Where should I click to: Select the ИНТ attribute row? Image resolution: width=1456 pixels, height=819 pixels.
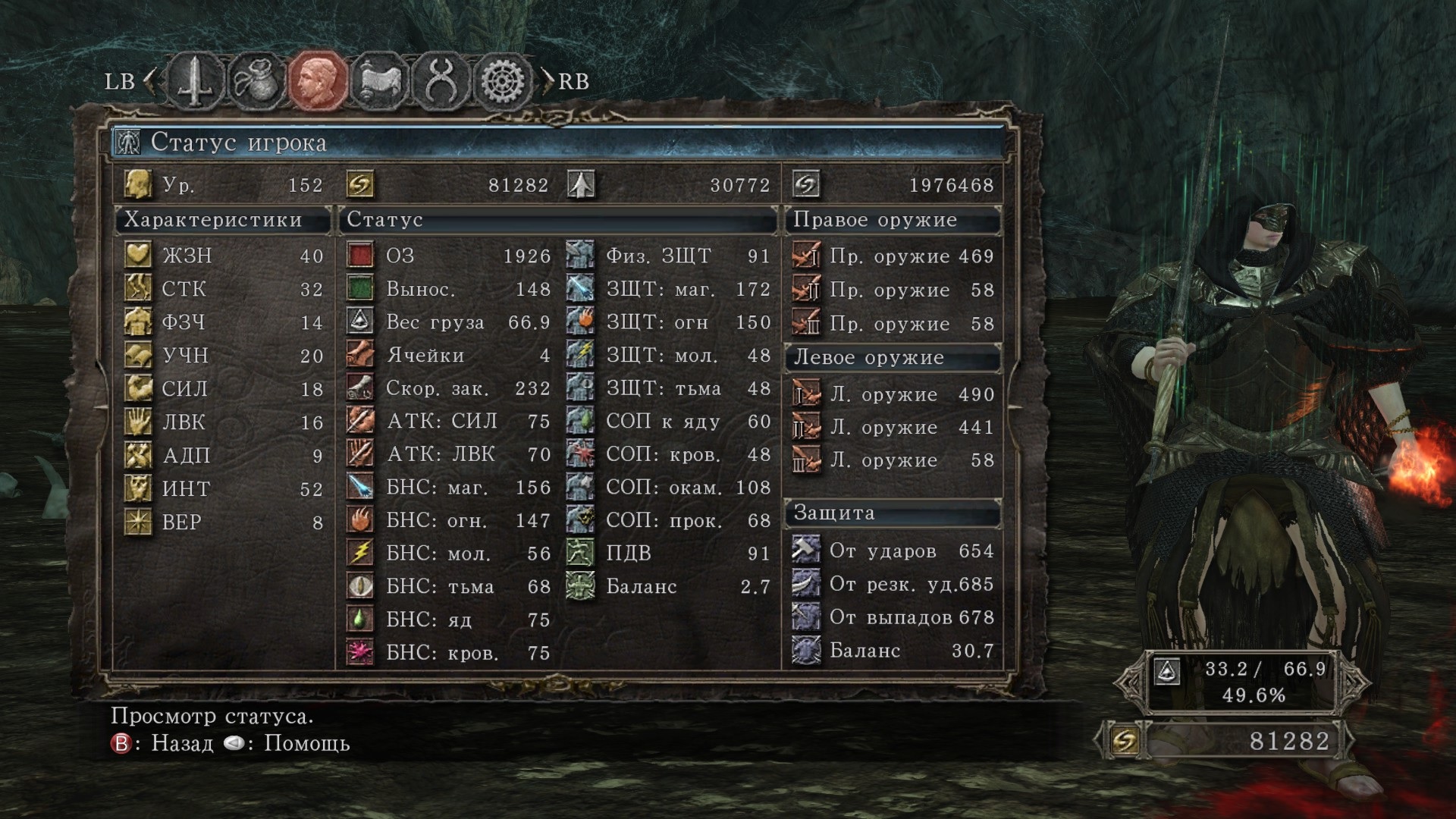pos(224,489)
